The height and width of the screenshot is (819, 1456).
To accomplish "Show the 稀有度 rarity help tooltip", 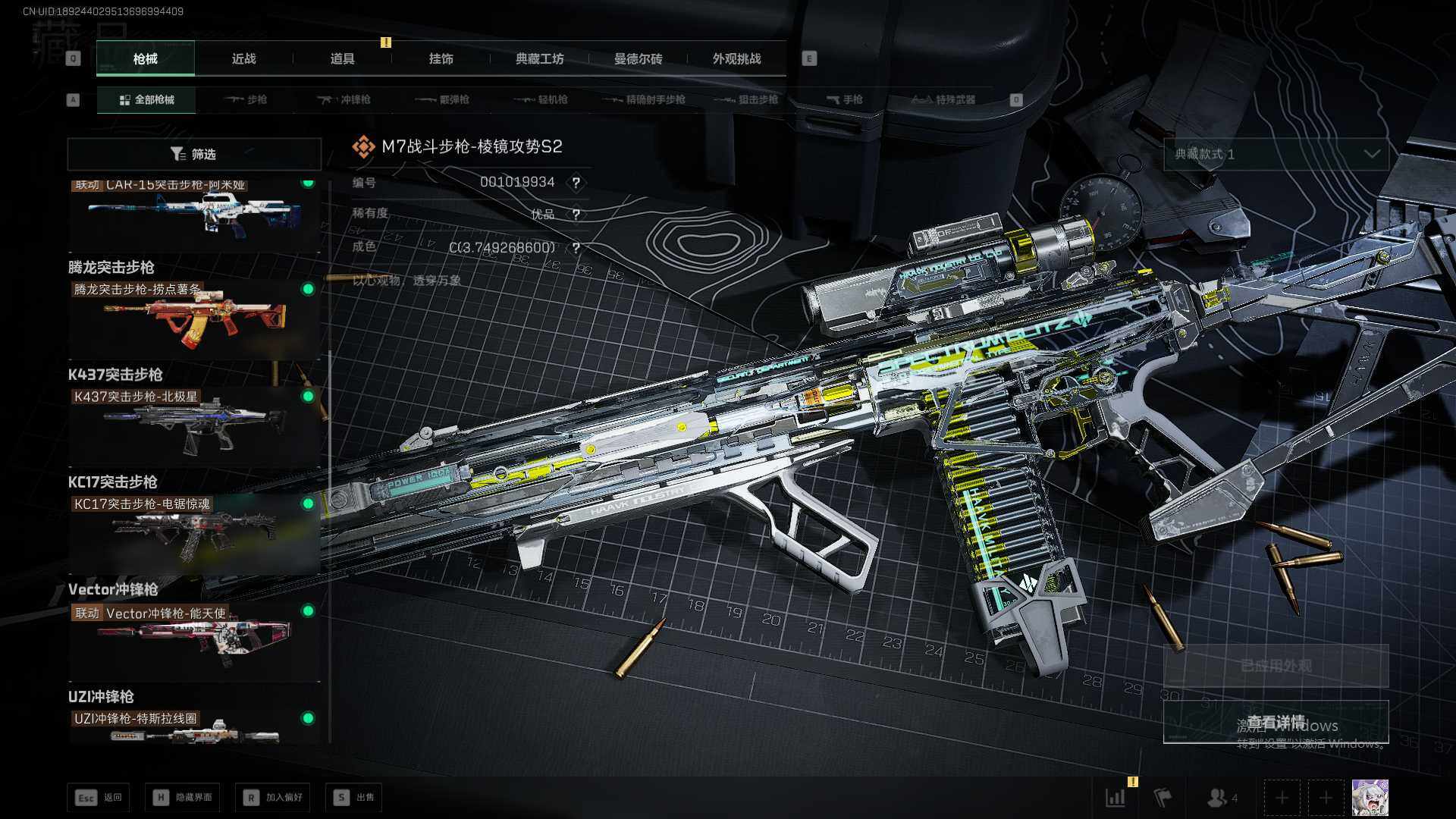I will click(576, 215).
